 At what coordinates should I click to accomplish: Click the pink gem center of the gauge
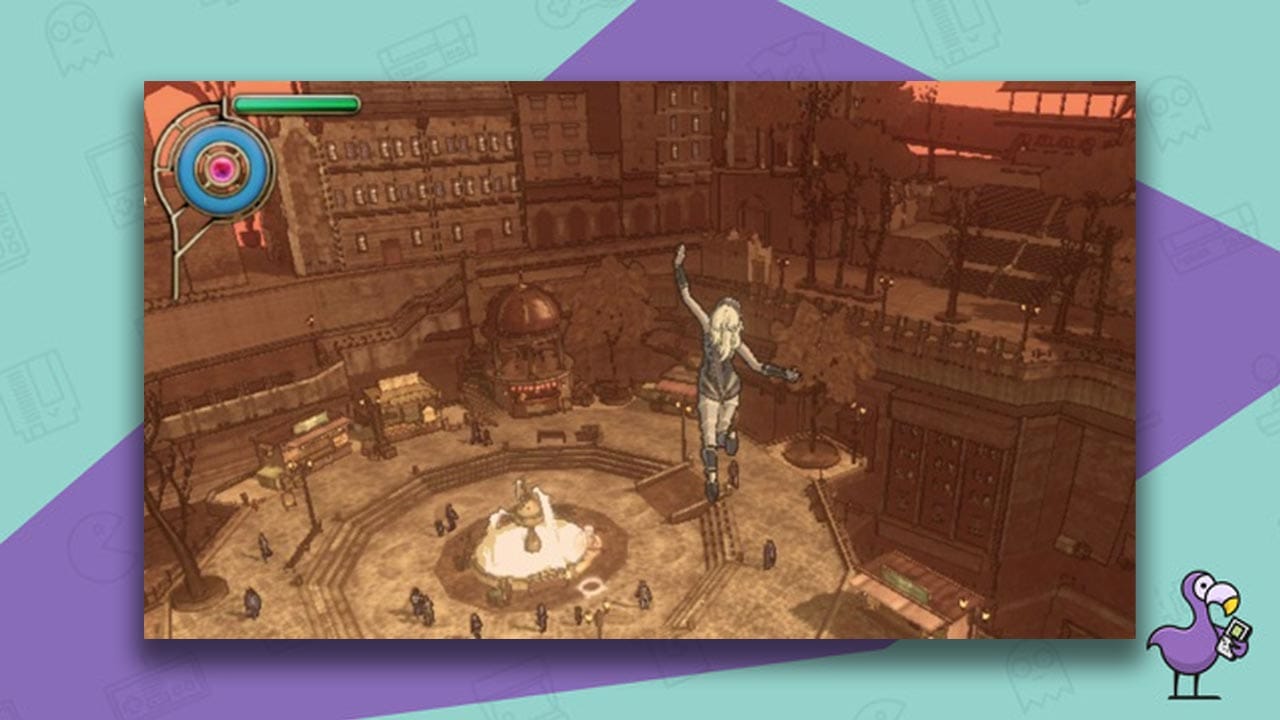pyautogui.click(x=222, y=168)
